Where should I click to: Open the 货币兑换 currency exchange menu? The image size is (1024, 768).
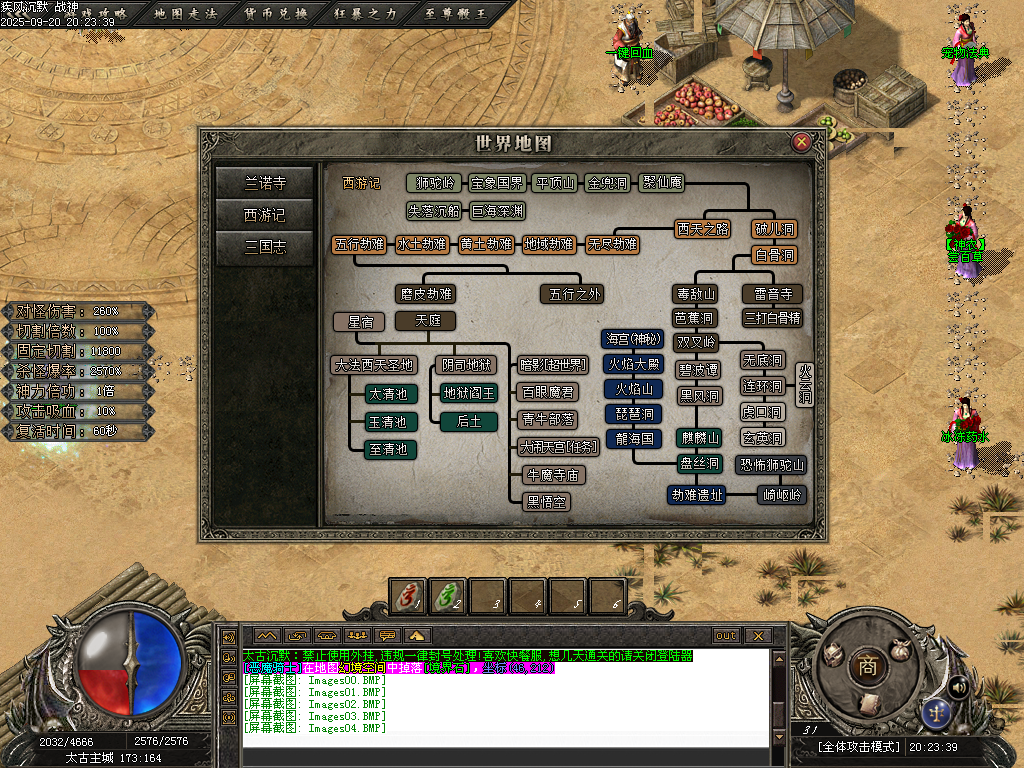point(277,14)
